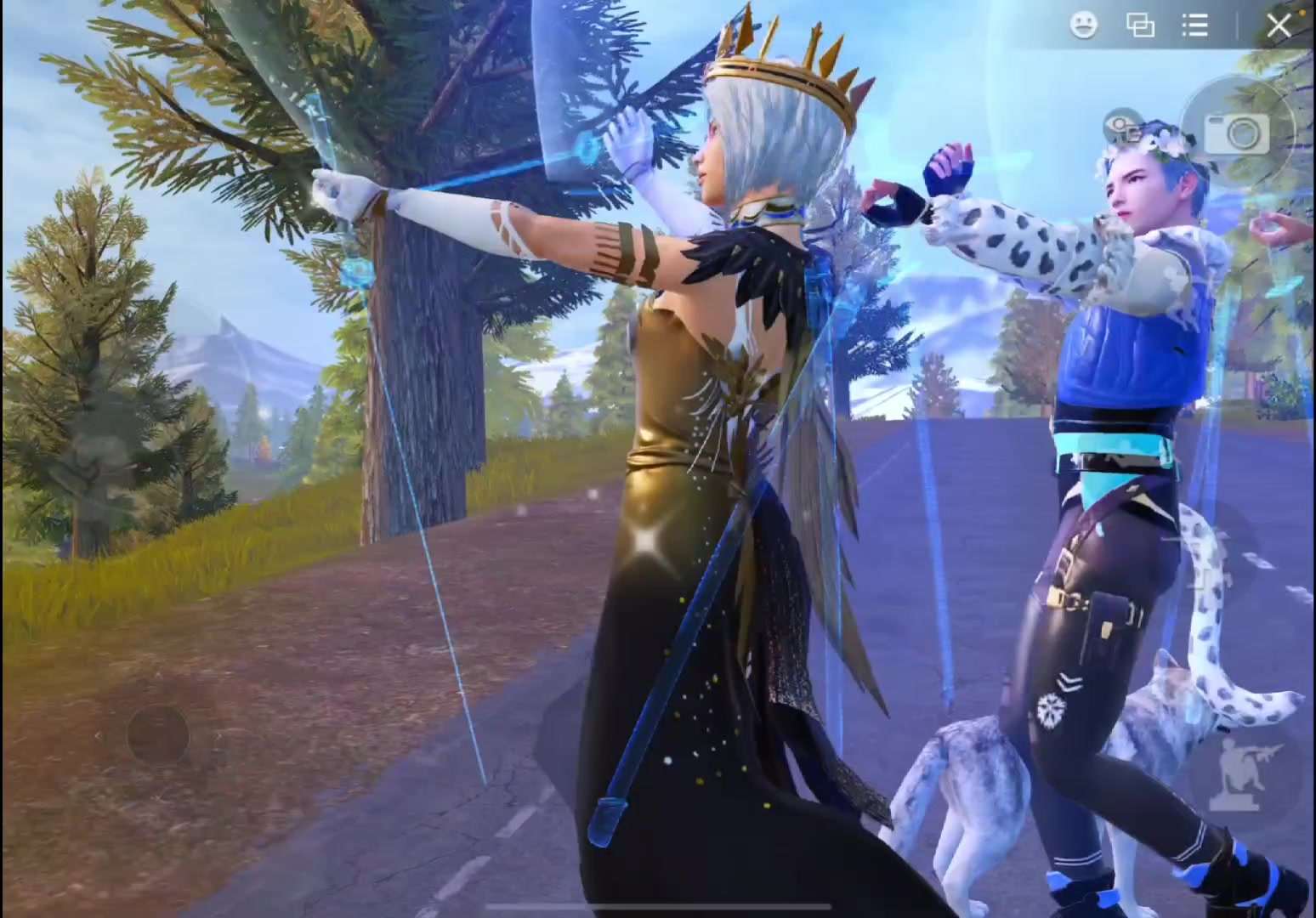Open the smiley face emote menu

pos(1083,25)
